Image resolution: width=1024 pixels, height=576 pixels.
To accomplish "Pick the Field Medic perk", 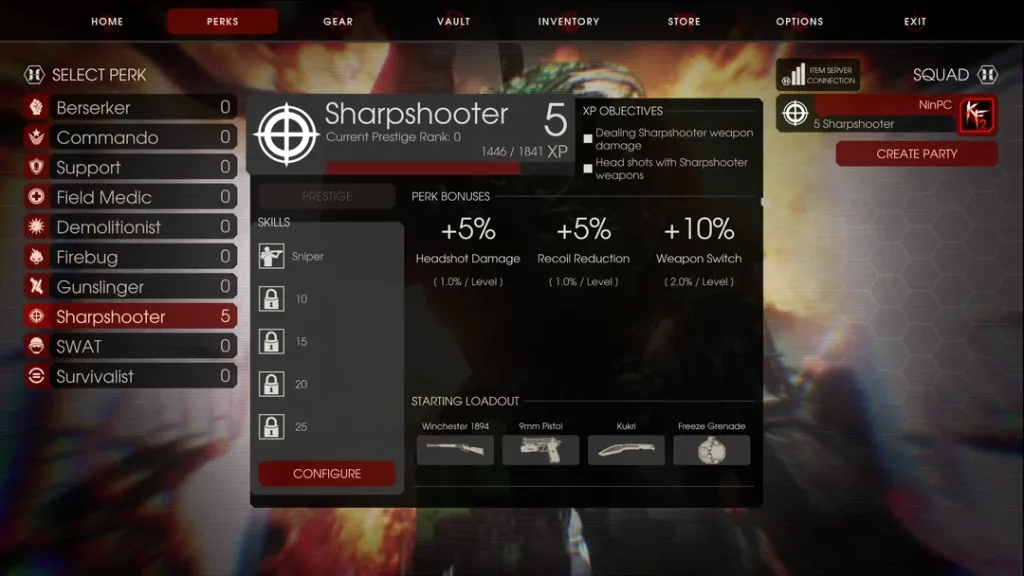I will pyautogui.click(x=131, y=197).
